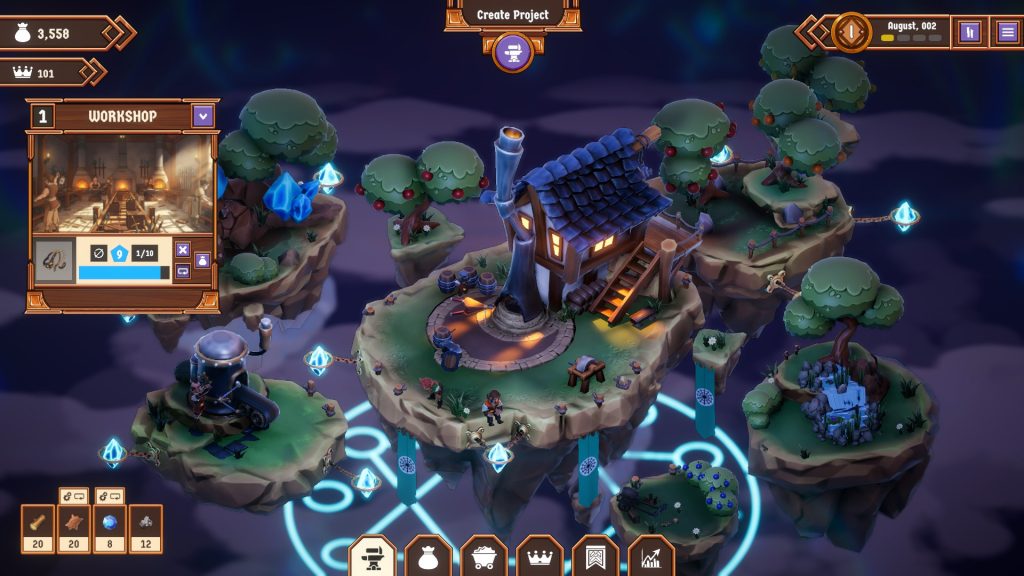1024x576 pixels.
Task: Click the money bag button on Workshop panel
Action: pos(202,260)
